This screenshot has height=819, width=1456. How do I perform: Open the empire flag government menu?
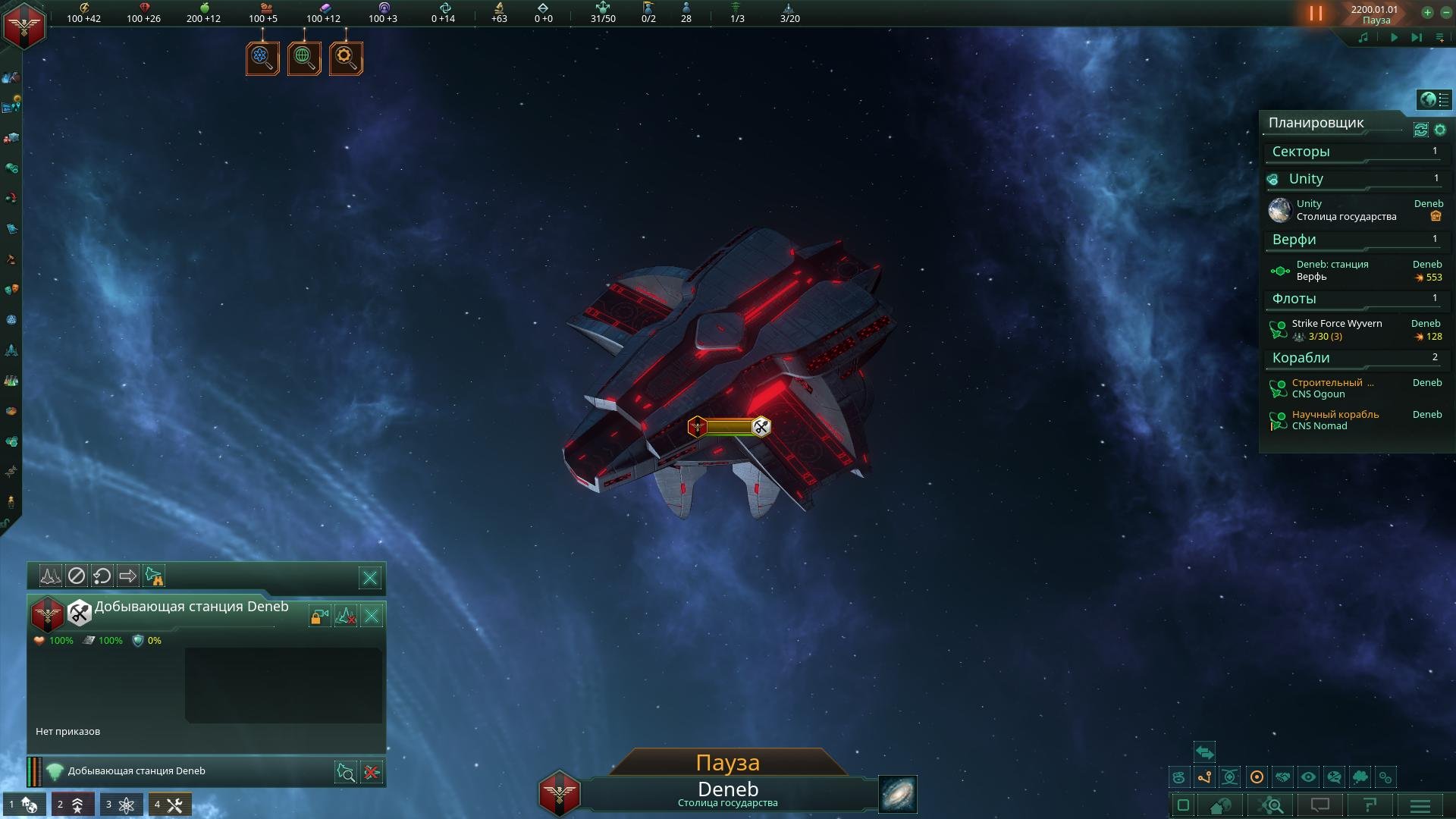pyautogui.click(x=24, y=26)
